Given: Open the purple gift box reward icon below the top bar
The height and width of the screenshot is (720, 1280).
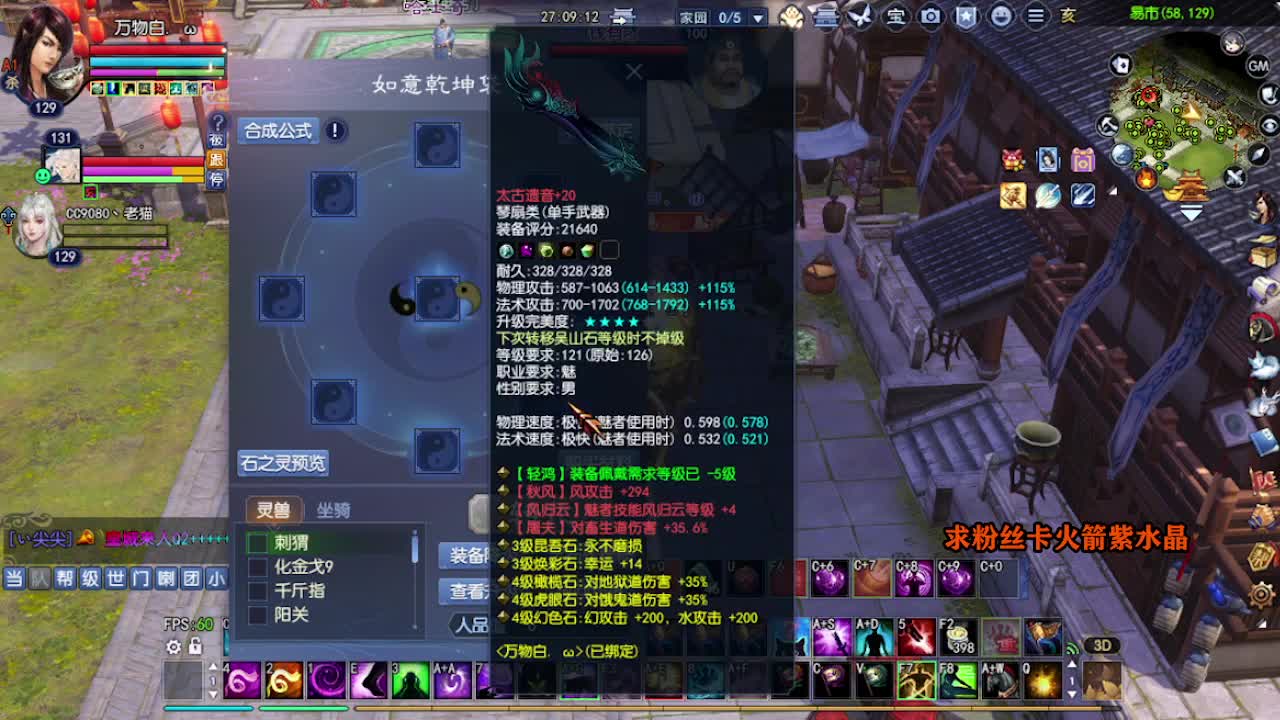Looking at the screenshot, I should [x=1082, y=160].
